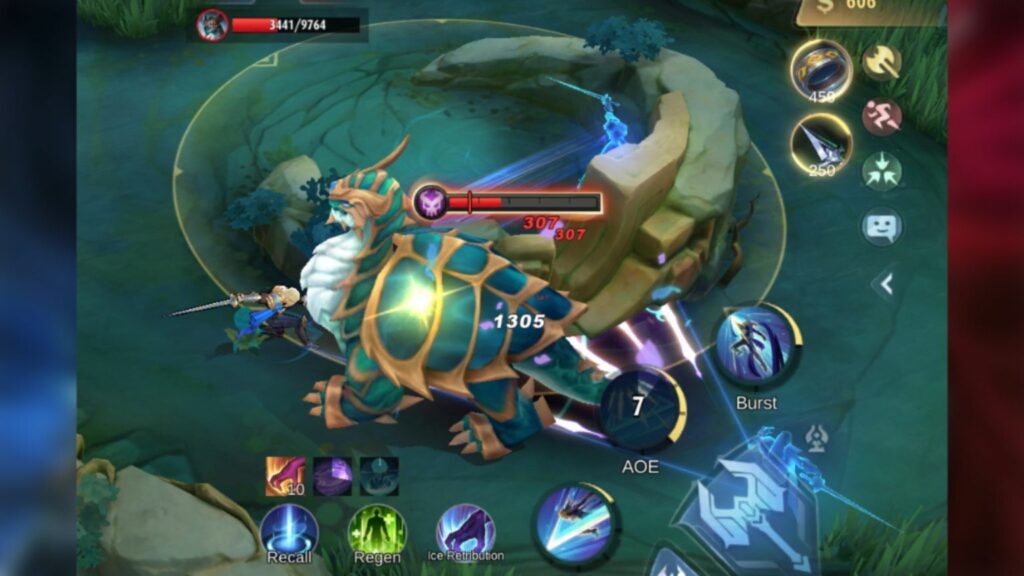Activate the Recall spell

point(289,531)
